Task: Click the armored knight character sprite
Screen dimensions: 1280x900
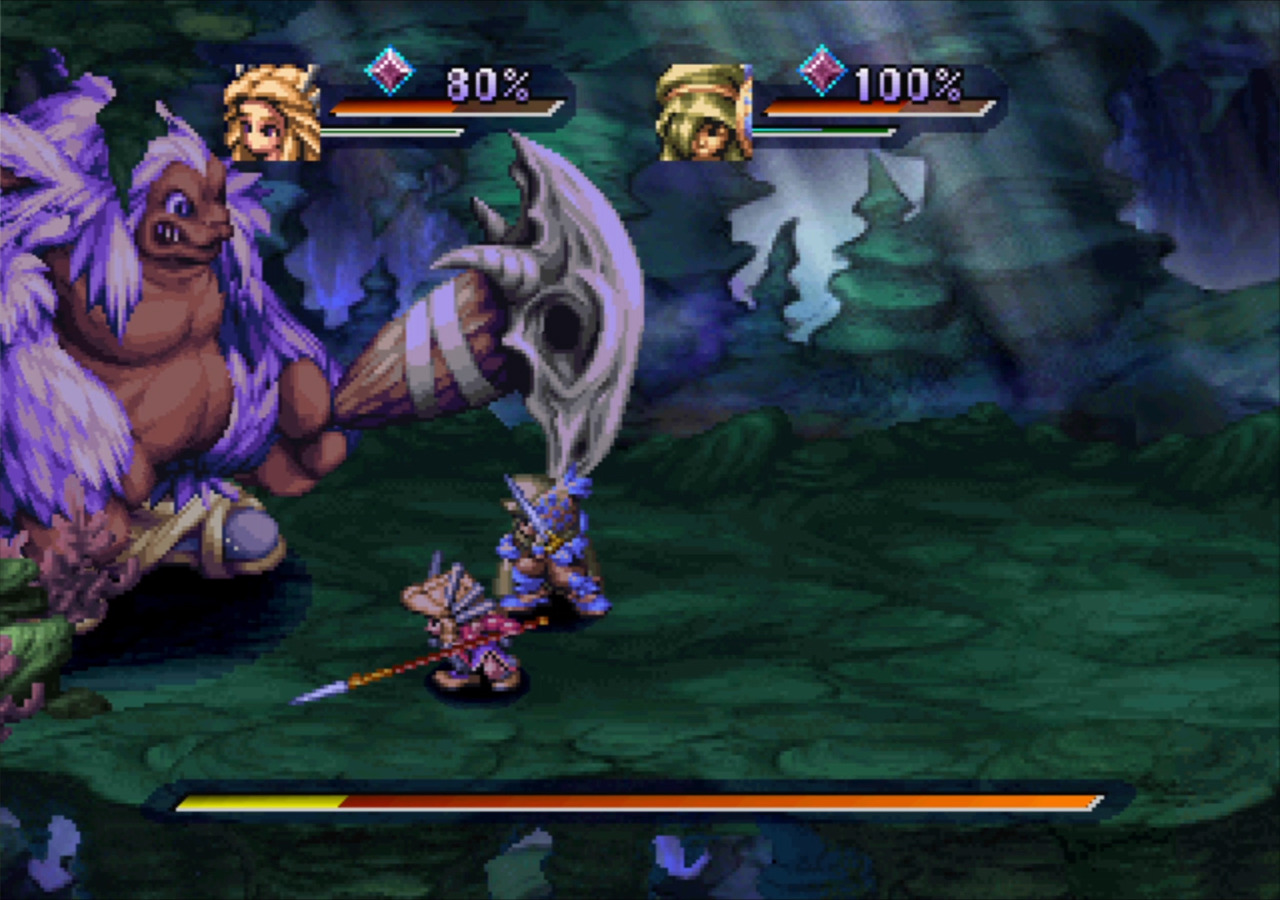Action: pos(545,545)
